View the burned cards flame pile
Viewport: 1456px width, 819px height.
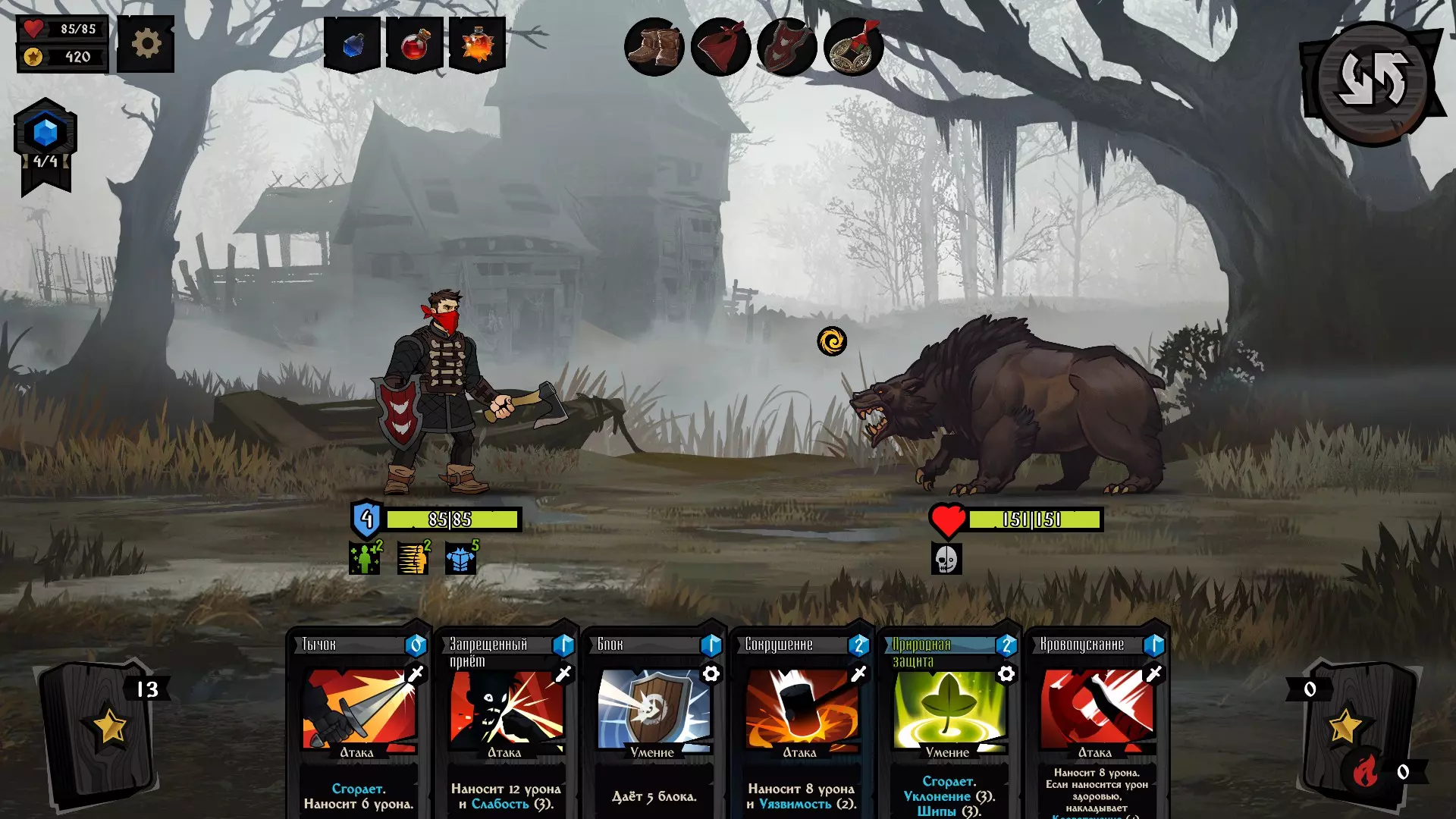[x=1367, y=772]
